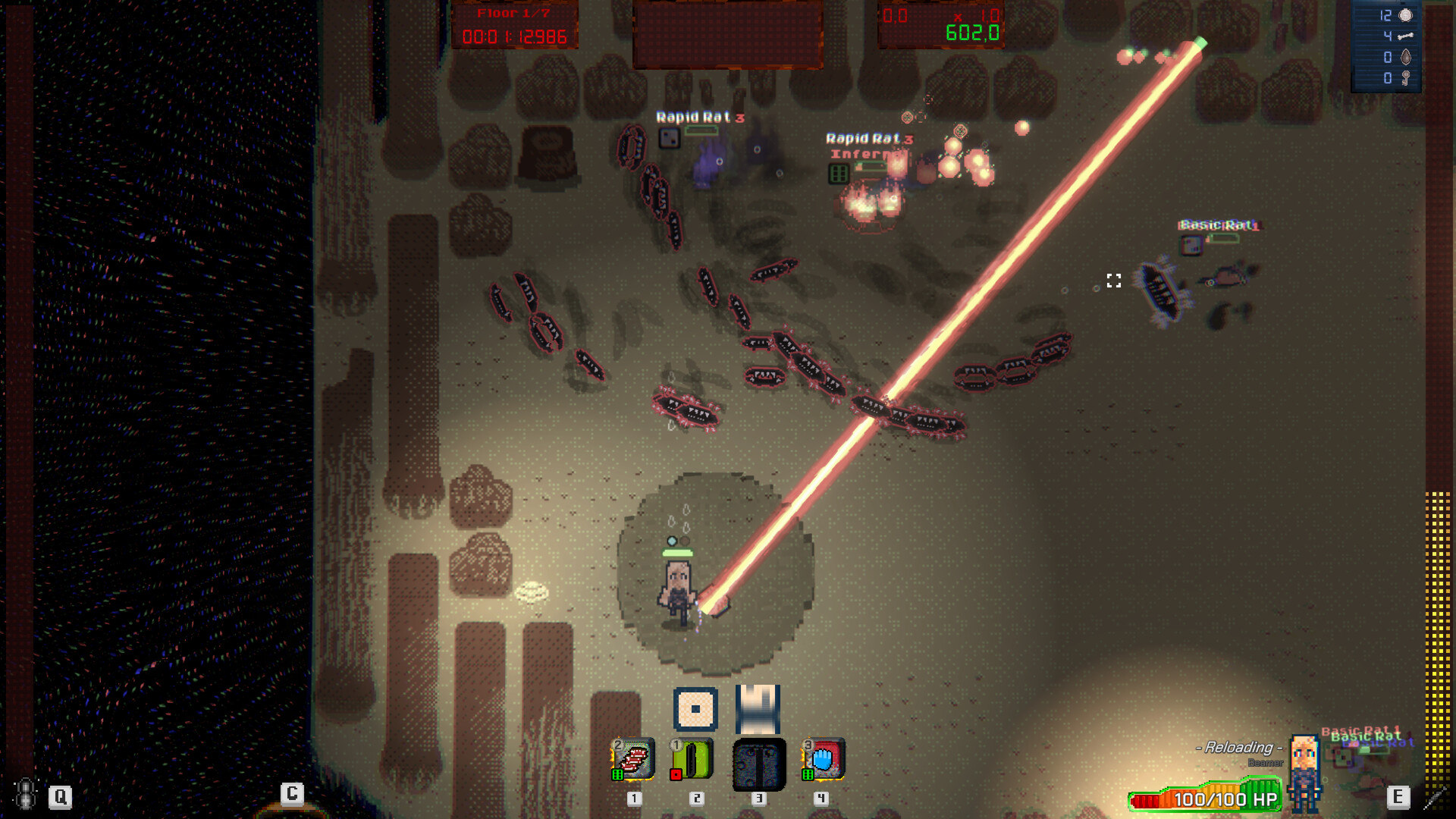The image size is (1456, 819).
Task: Select the syringe item icon
Action: (x=1434, y=797)
